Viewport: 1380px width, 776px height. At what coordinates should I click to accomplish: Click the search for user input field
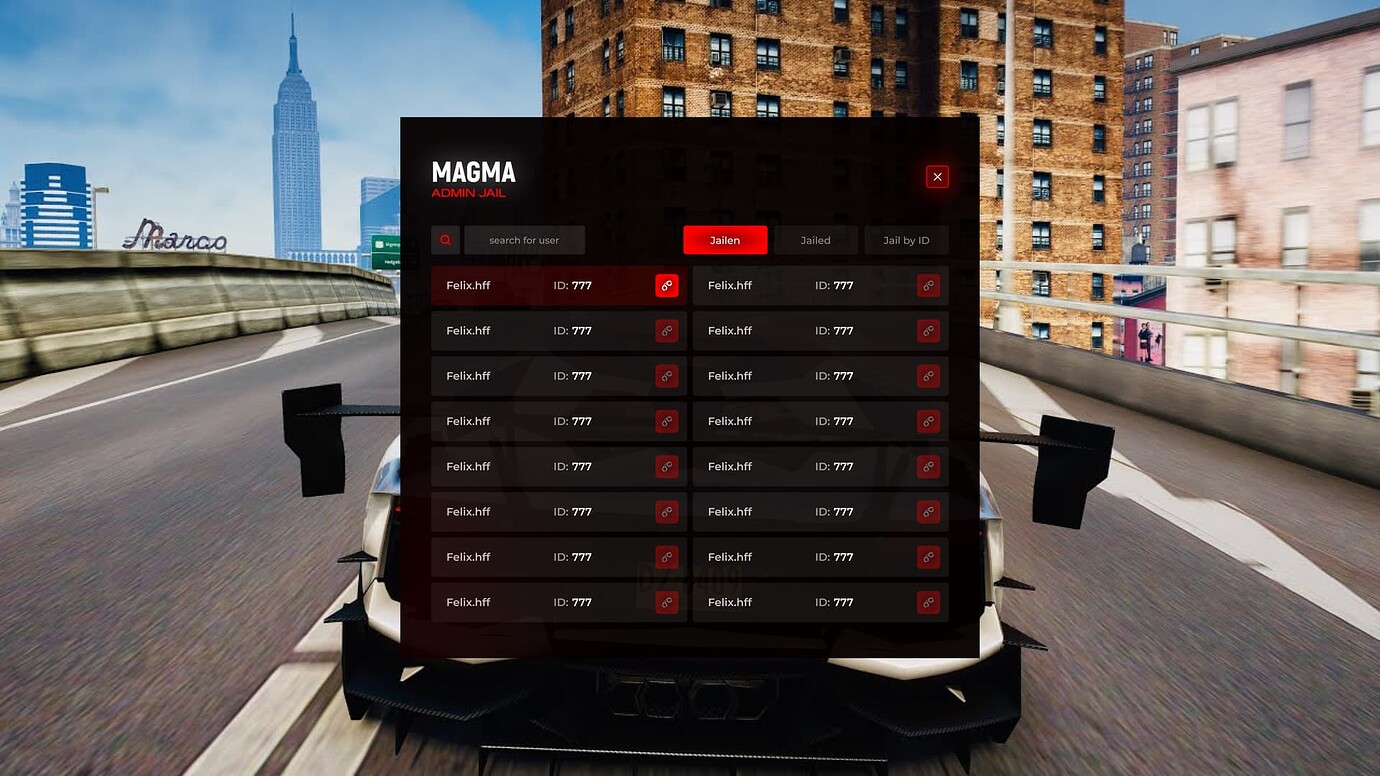point(526,240)
